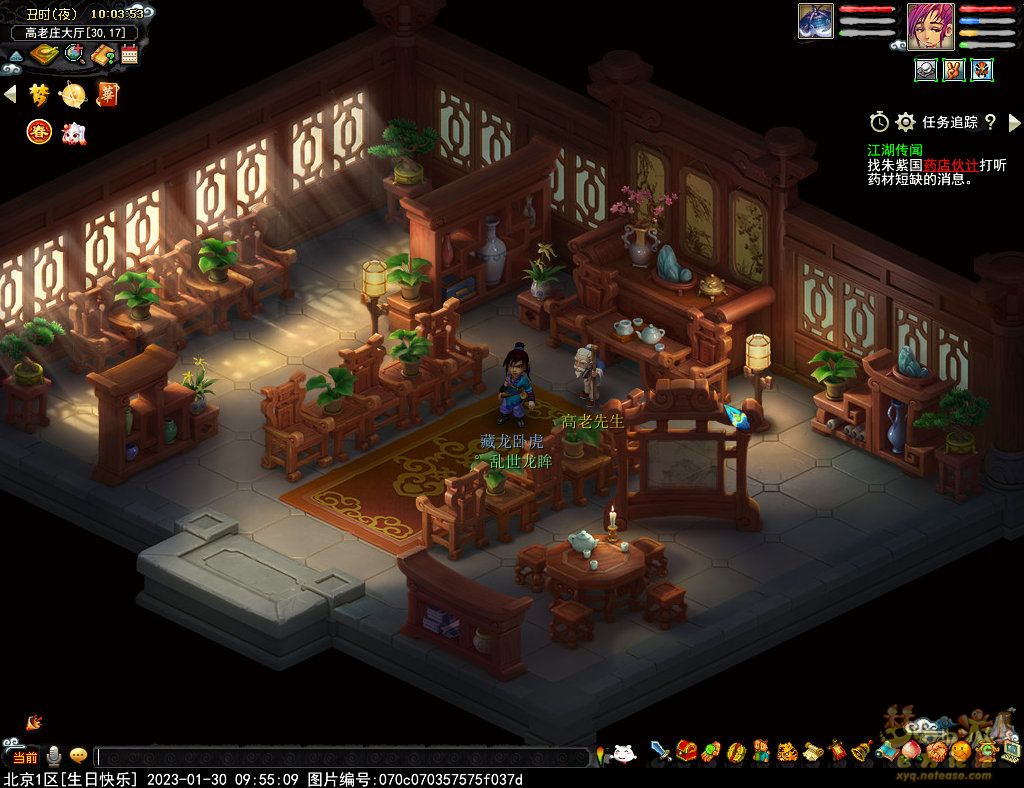Click the opera mask buff icon
This screenshot has width=1024, height=788.
click(982, 70)
